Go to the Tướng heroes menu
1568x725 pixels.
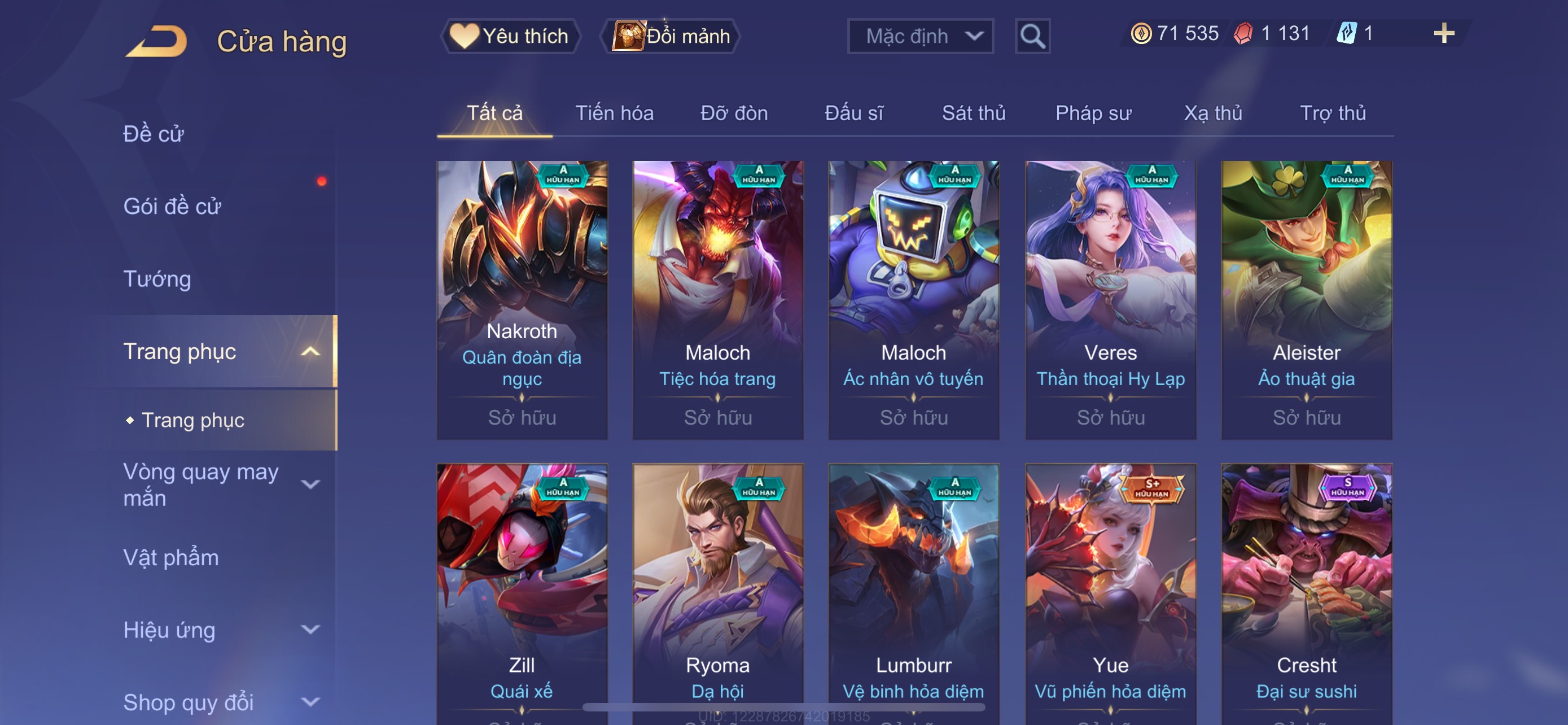(157, 279)
